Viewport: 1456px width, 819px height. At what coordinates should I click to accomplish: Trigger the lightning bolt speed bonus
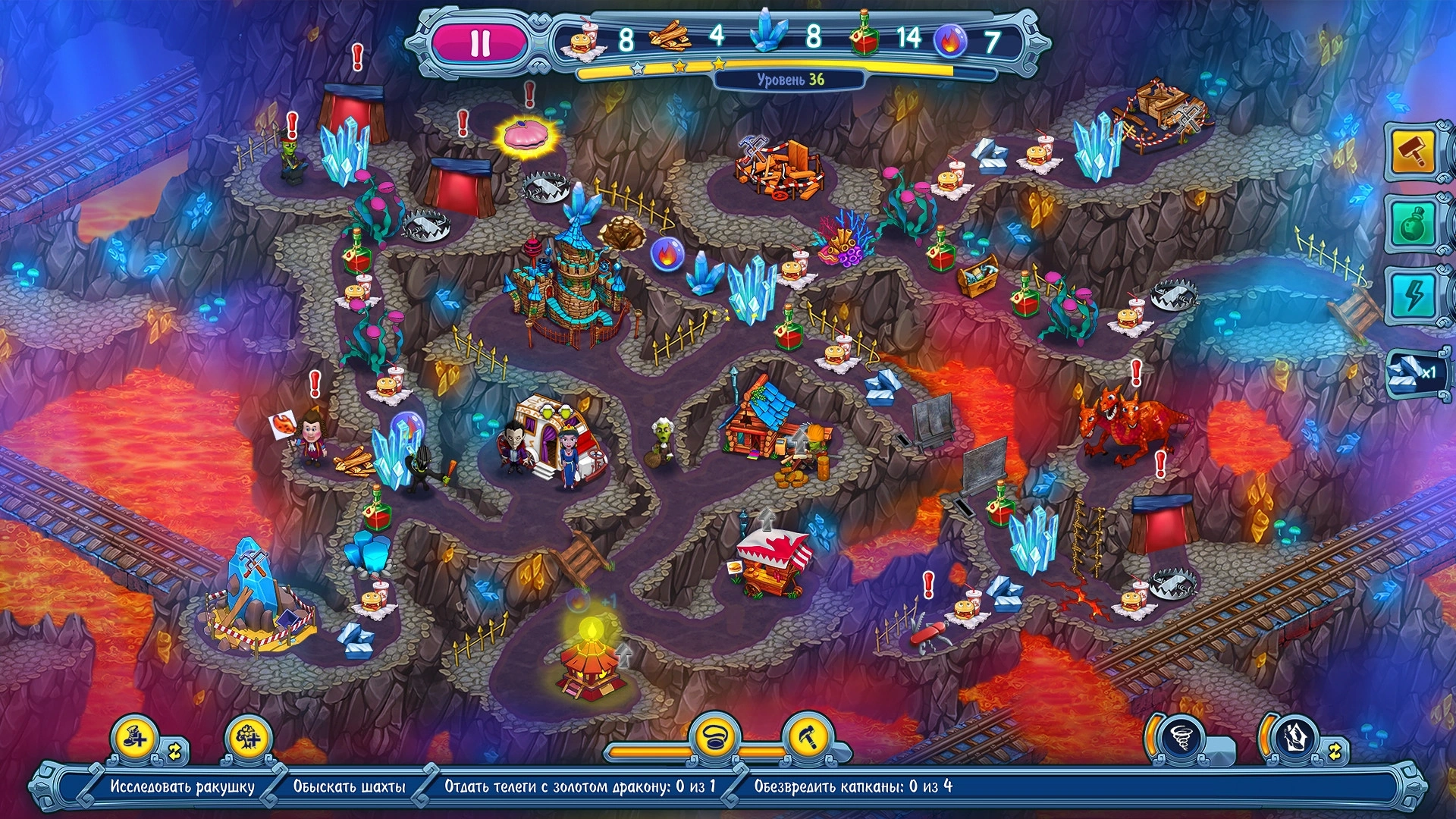[1414, 296]
